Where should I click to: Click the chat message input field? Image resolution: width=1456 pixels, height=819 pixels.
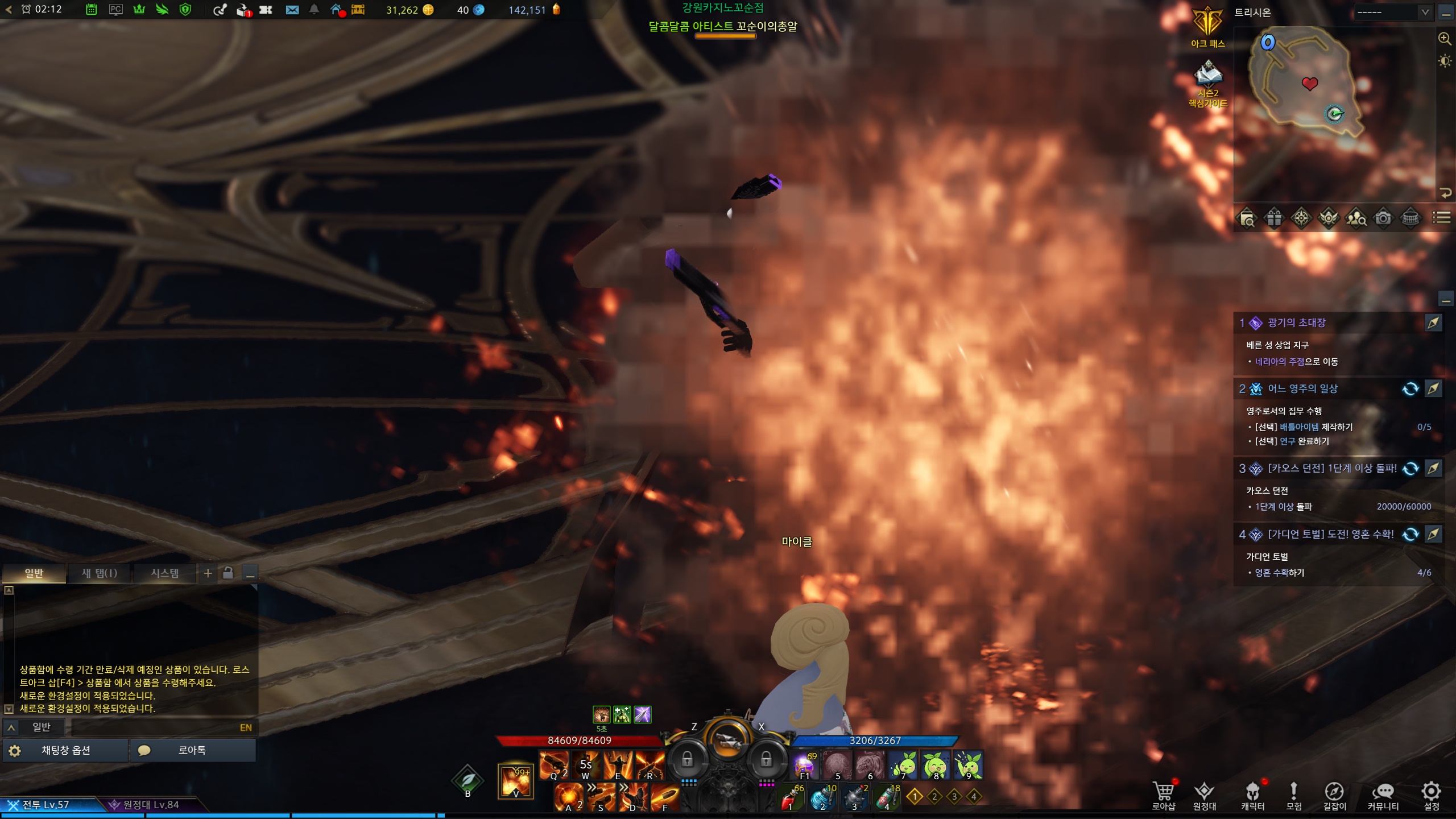tap(154, 727)
